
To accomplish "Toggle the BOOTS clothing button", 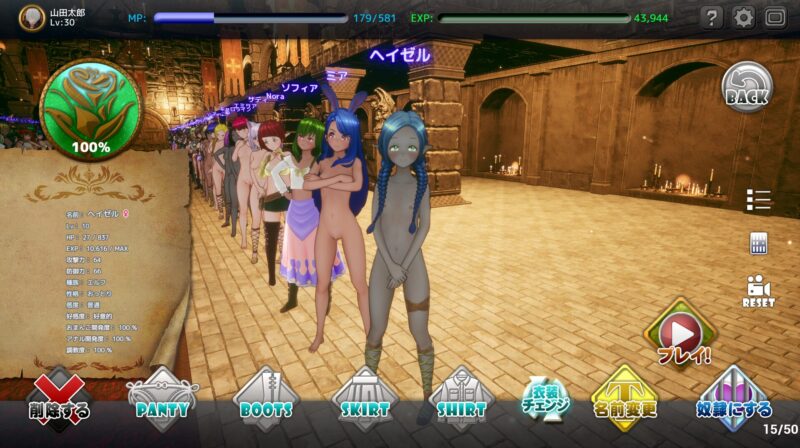I will click(x=264, y=400).
